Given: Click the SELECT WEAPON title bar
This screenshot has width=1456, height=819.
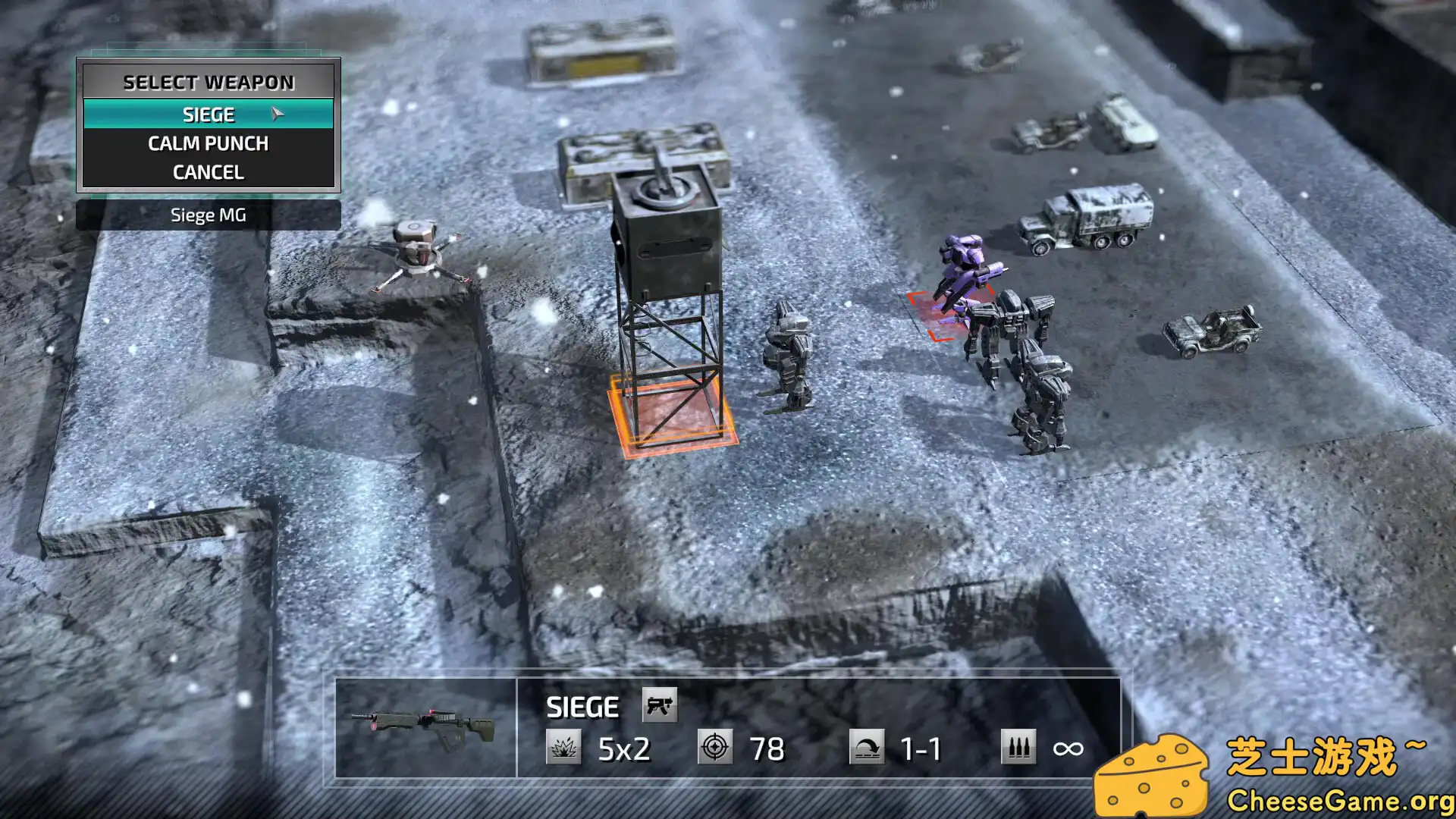Looking at the screenshot, I should (x=209, y=82).
